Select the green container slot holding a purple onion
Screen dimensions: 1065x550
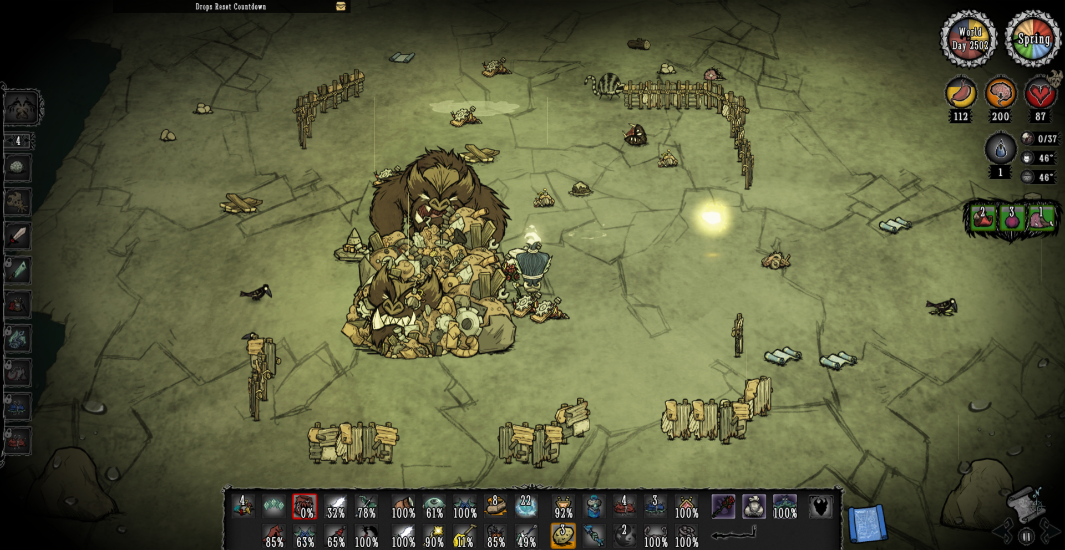click(x=1012, y=217)
